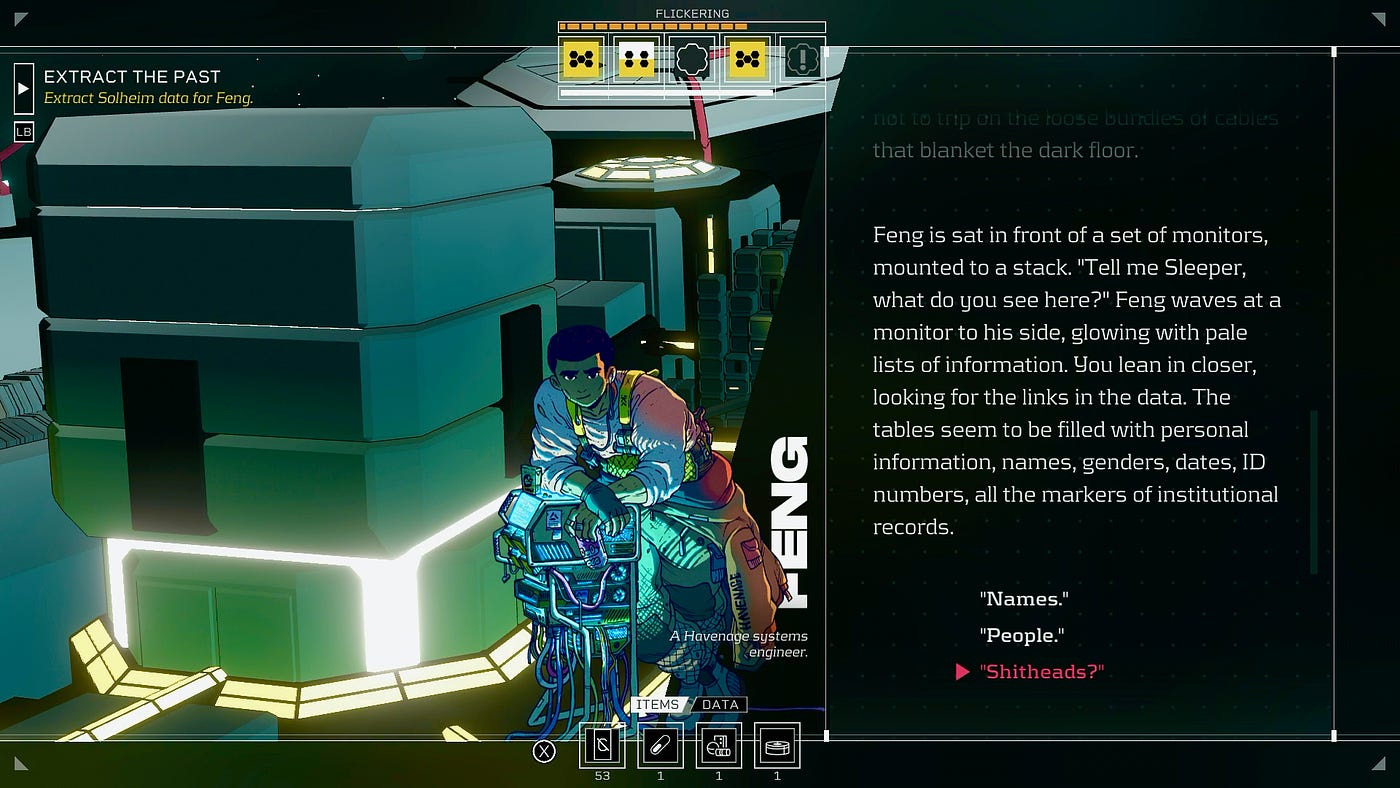Image resolution: width=1400 pixels, height=788 pixels.
Task: Select the pill capsule item slot
Action: coord(661,746)
